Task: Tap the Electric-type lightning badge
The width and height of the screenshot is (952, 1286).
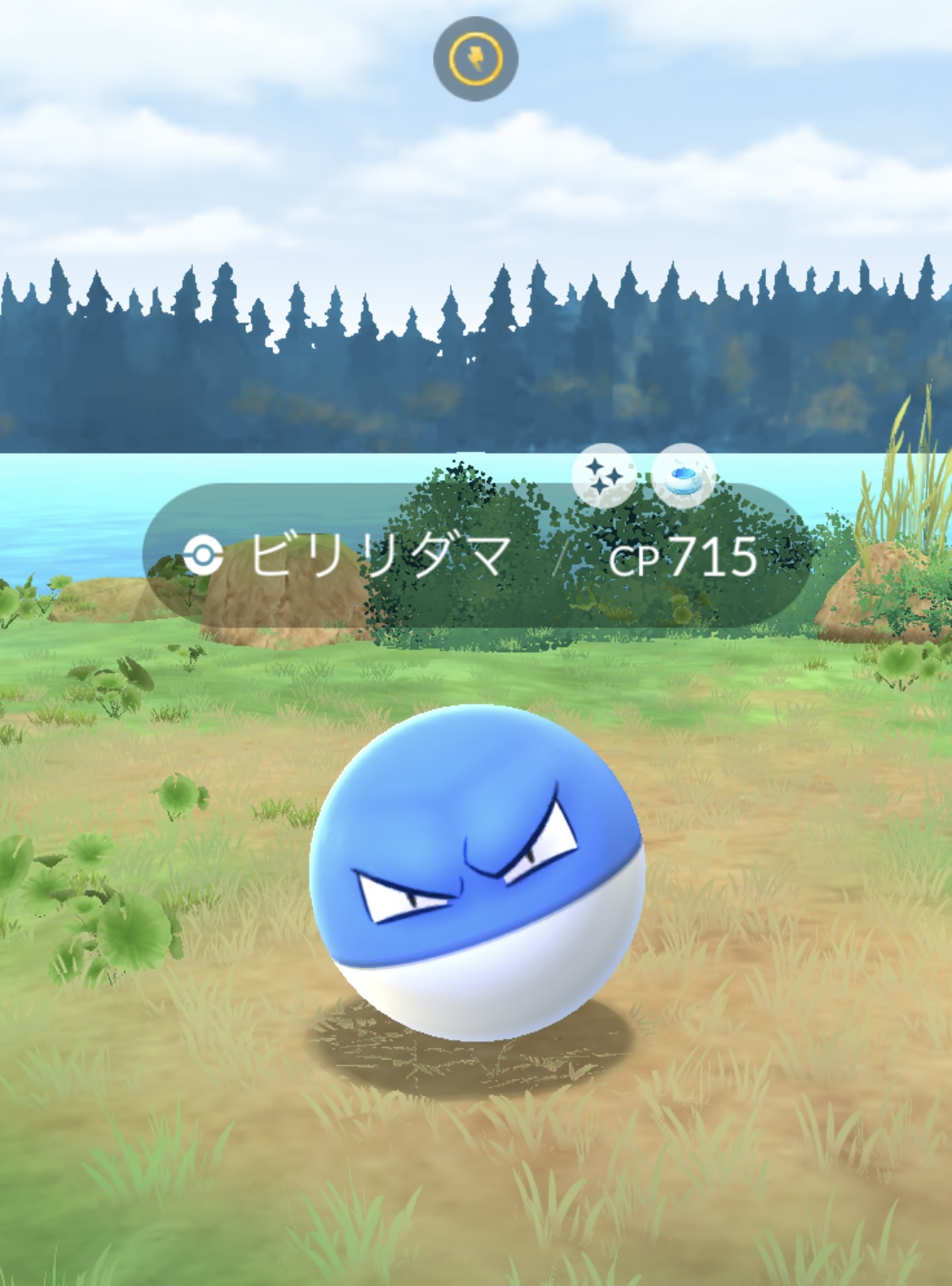Action: [x=476, y=59]
